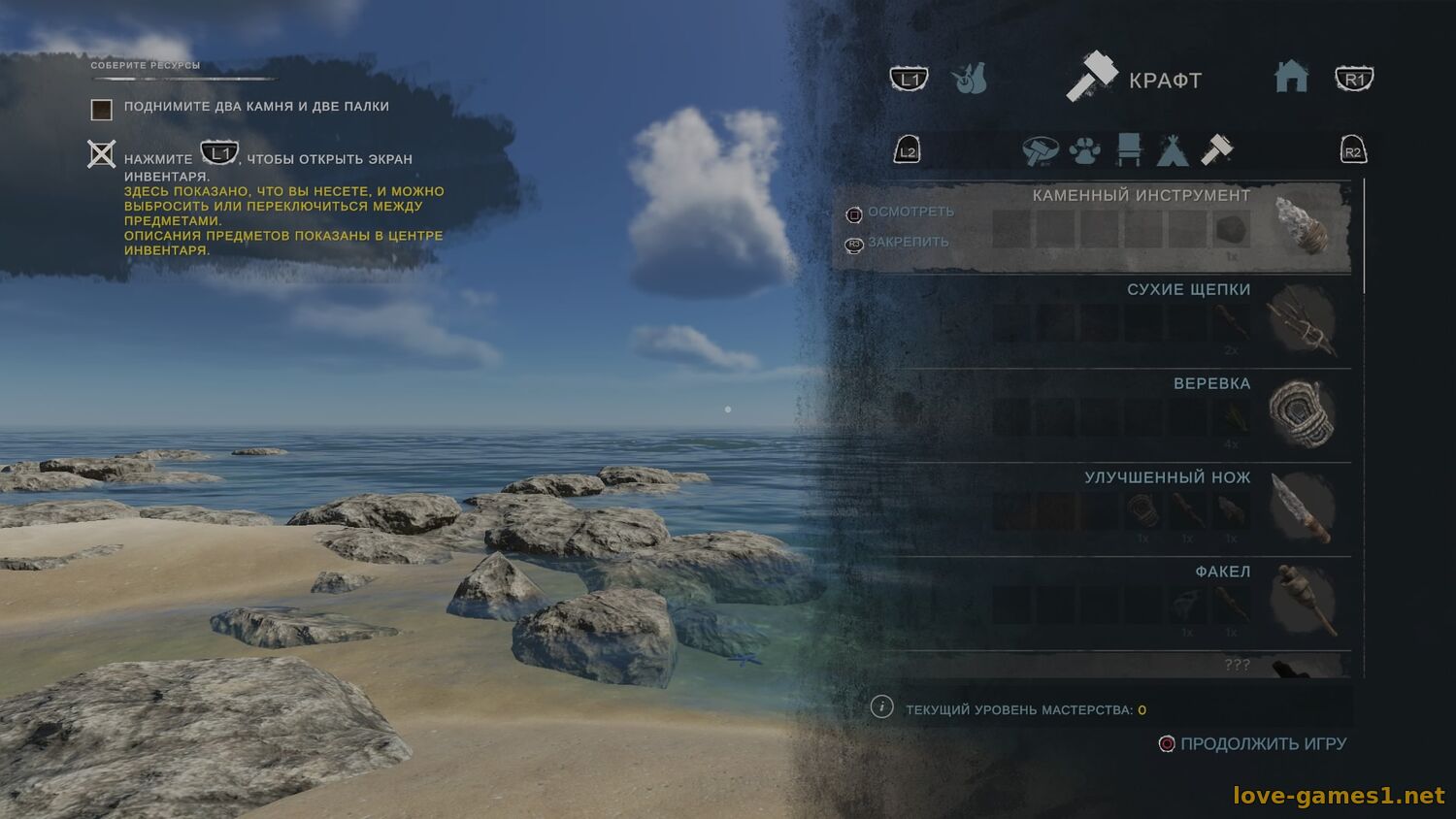
Task: Open the locked ??? recipe row
Action: pos(1236,665)
